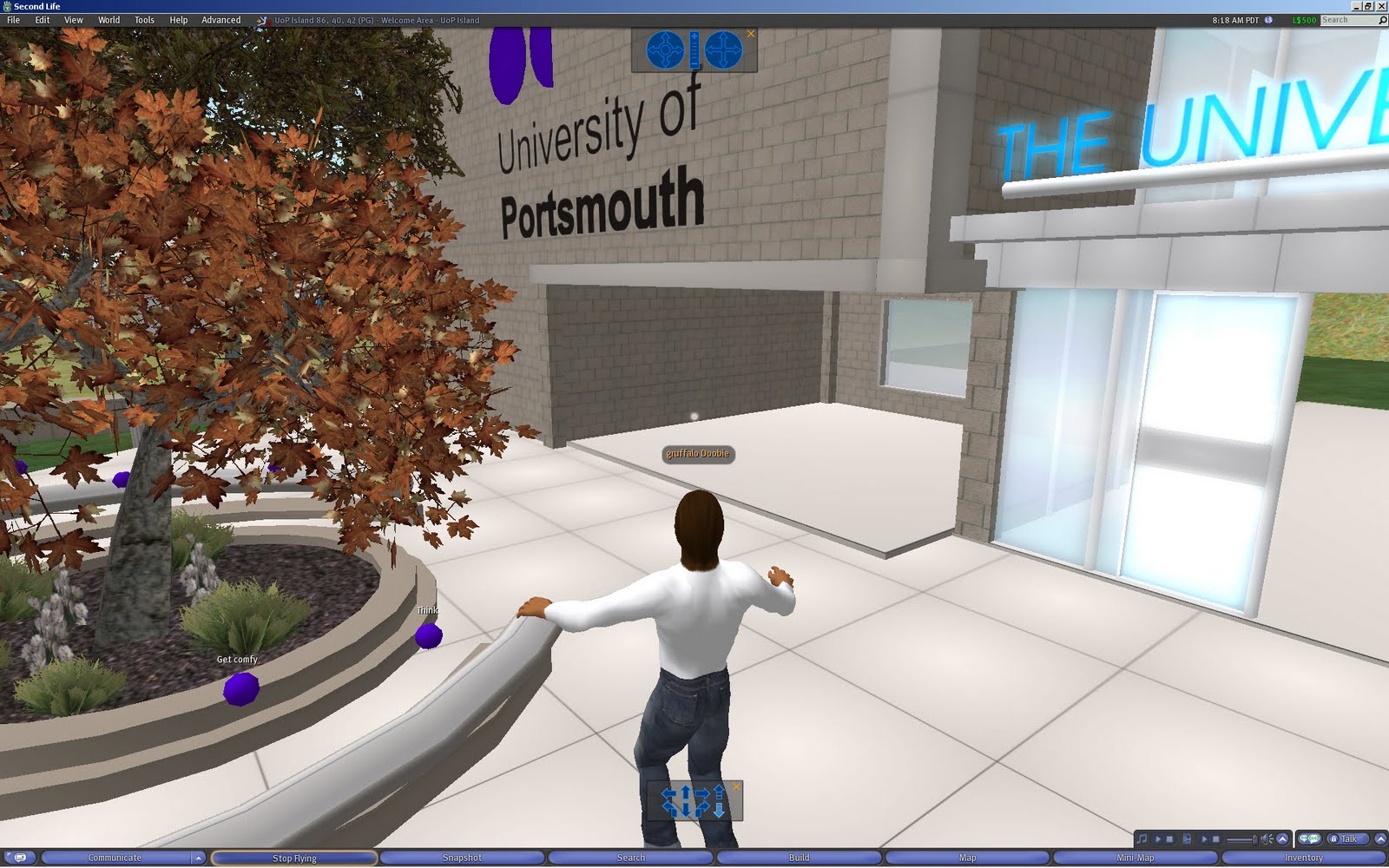The image size is (1389, 868).
Task: Stop the media playback
Action: click(x=1215, y=839)
